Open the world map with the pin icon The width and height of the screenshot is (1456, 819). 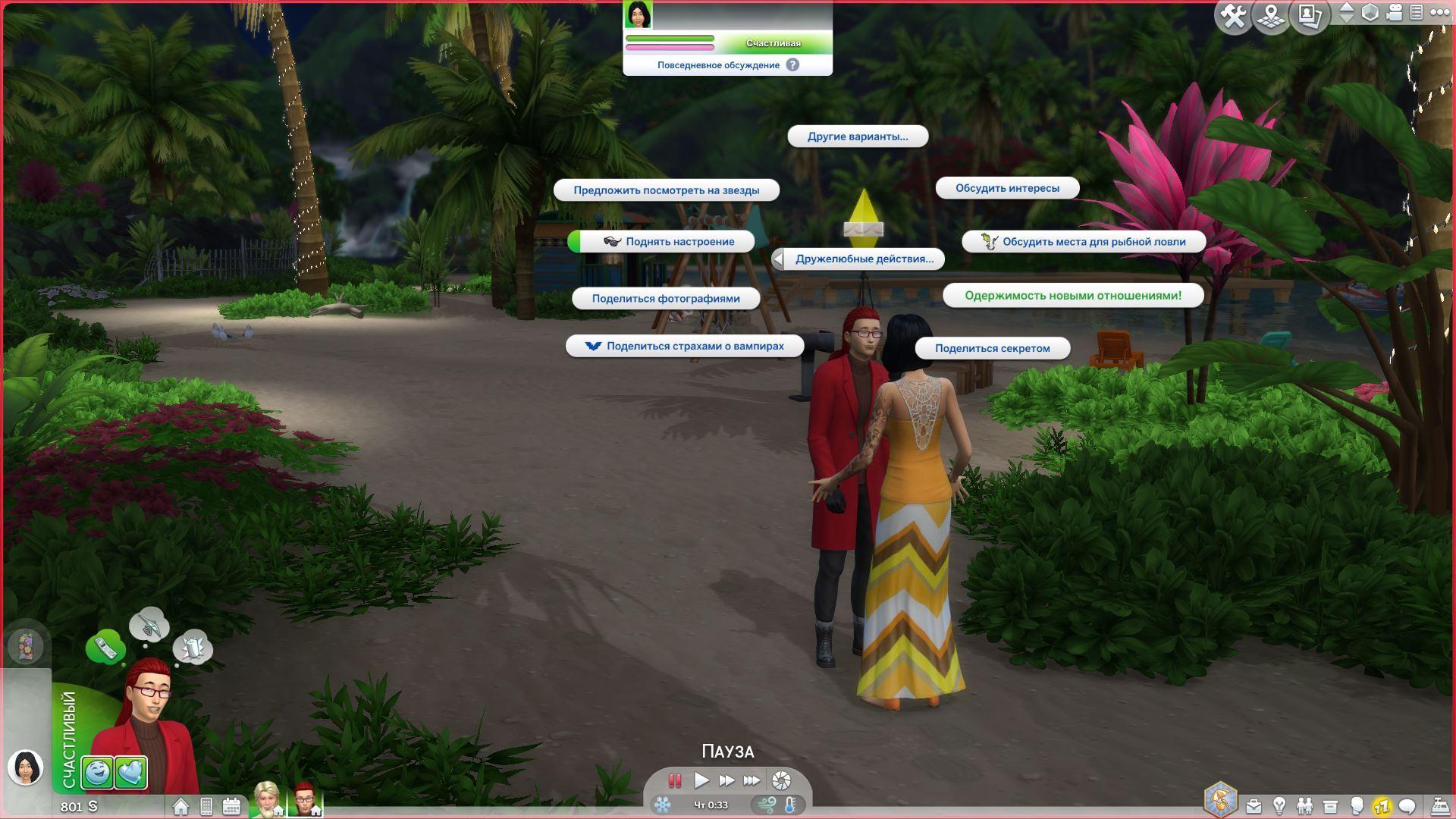click(x=1272, y=17)
